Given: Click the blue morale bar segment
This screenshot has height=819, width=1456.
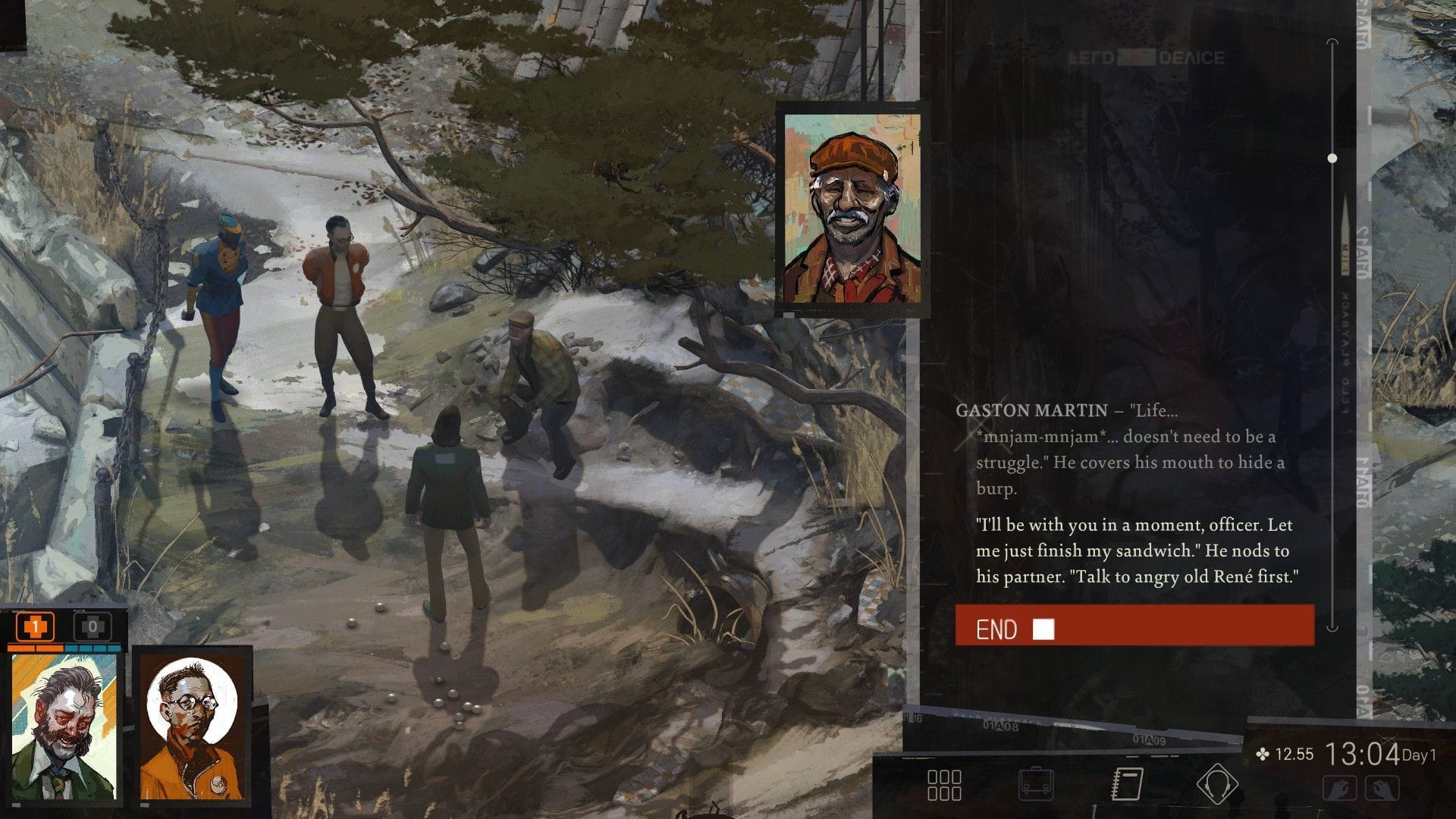Looking at the screenshot, I should (91, 647).
